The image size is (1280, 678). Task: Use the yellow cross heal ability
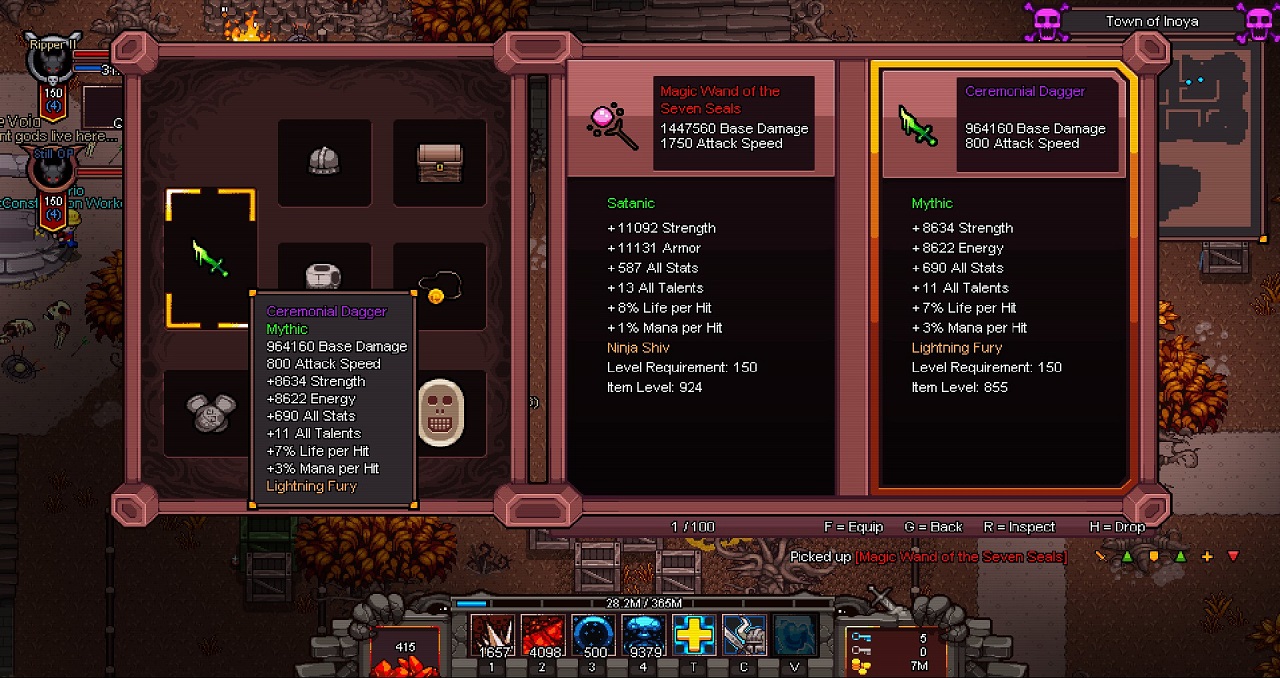pos(694,637)
